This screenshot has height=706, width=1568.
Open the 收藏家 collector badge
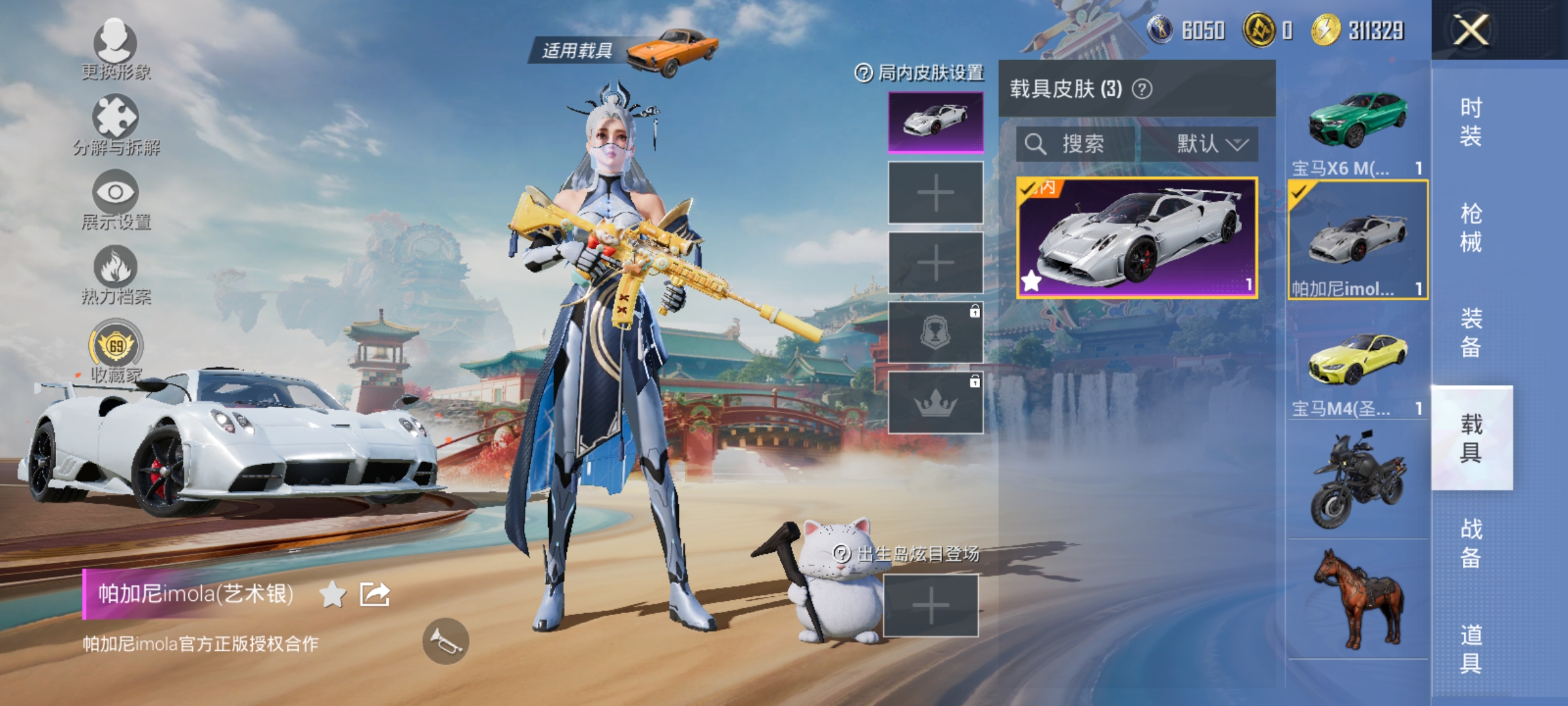(116, 350)
